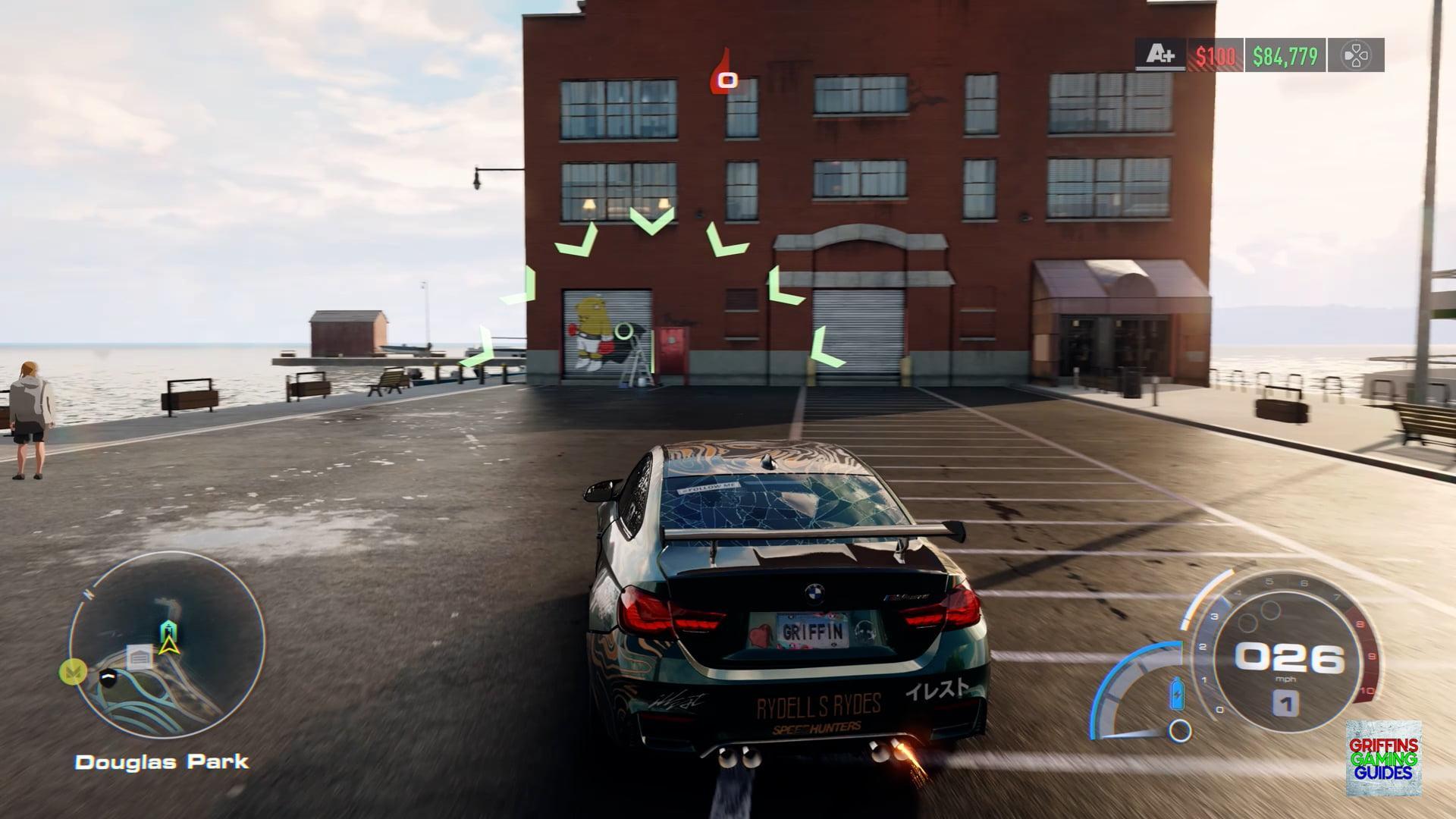Open the circular minimap
1456x819 pixels.
point(168,645)
